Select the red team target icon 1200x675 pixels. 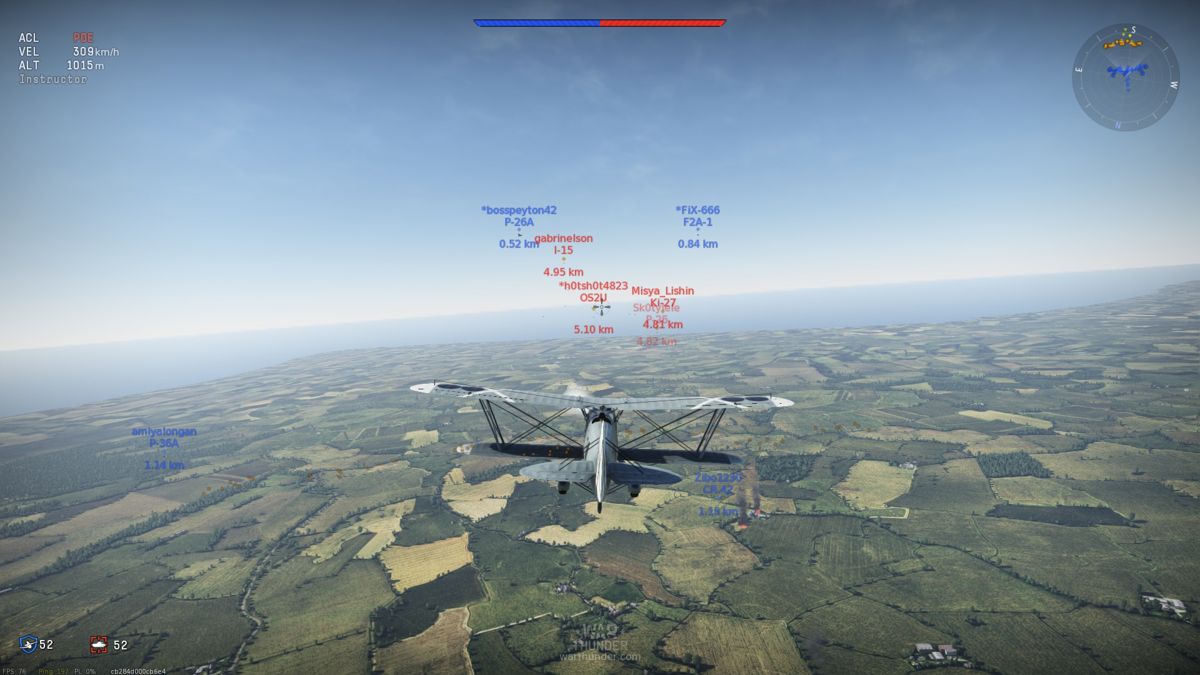tap(98, 645)
